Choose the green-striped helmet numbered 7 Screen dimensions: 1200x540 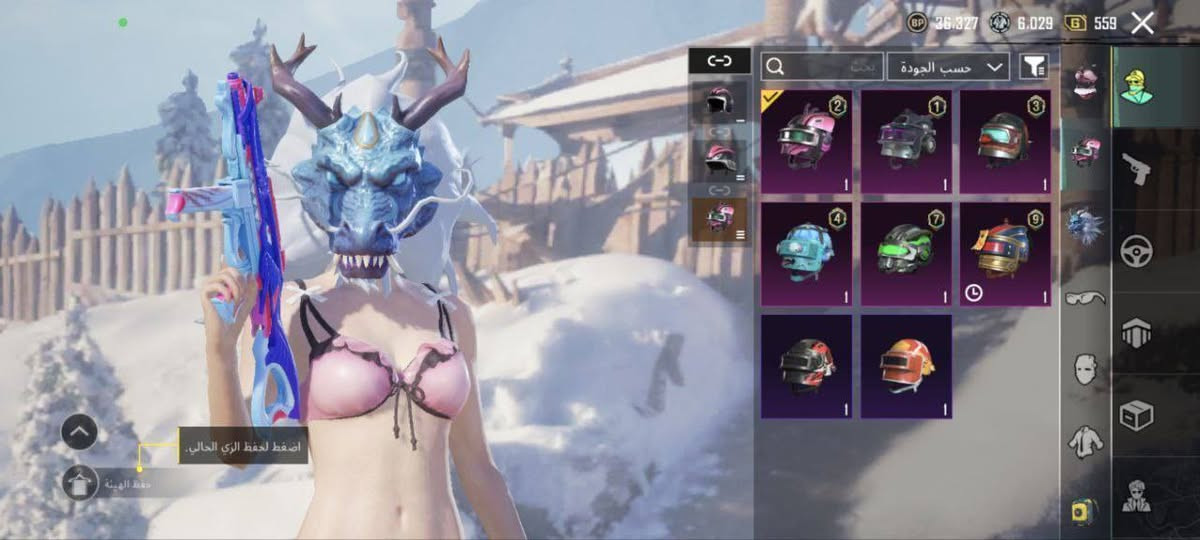click(906, 254)
